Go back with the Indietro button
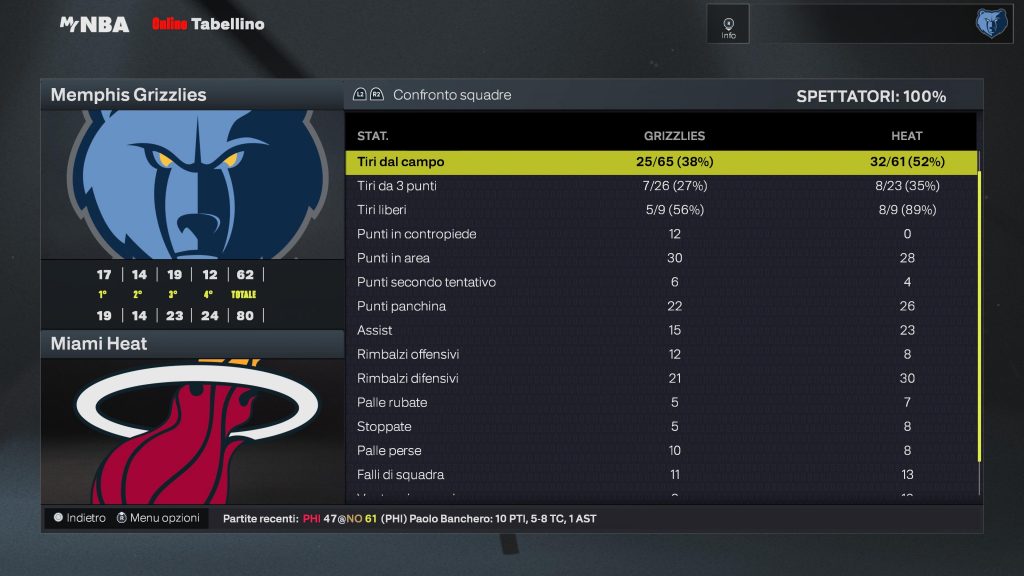Image resolution: width=1024 pixels, height=576 pixels. pyautogui.click(x=79, y=518)
